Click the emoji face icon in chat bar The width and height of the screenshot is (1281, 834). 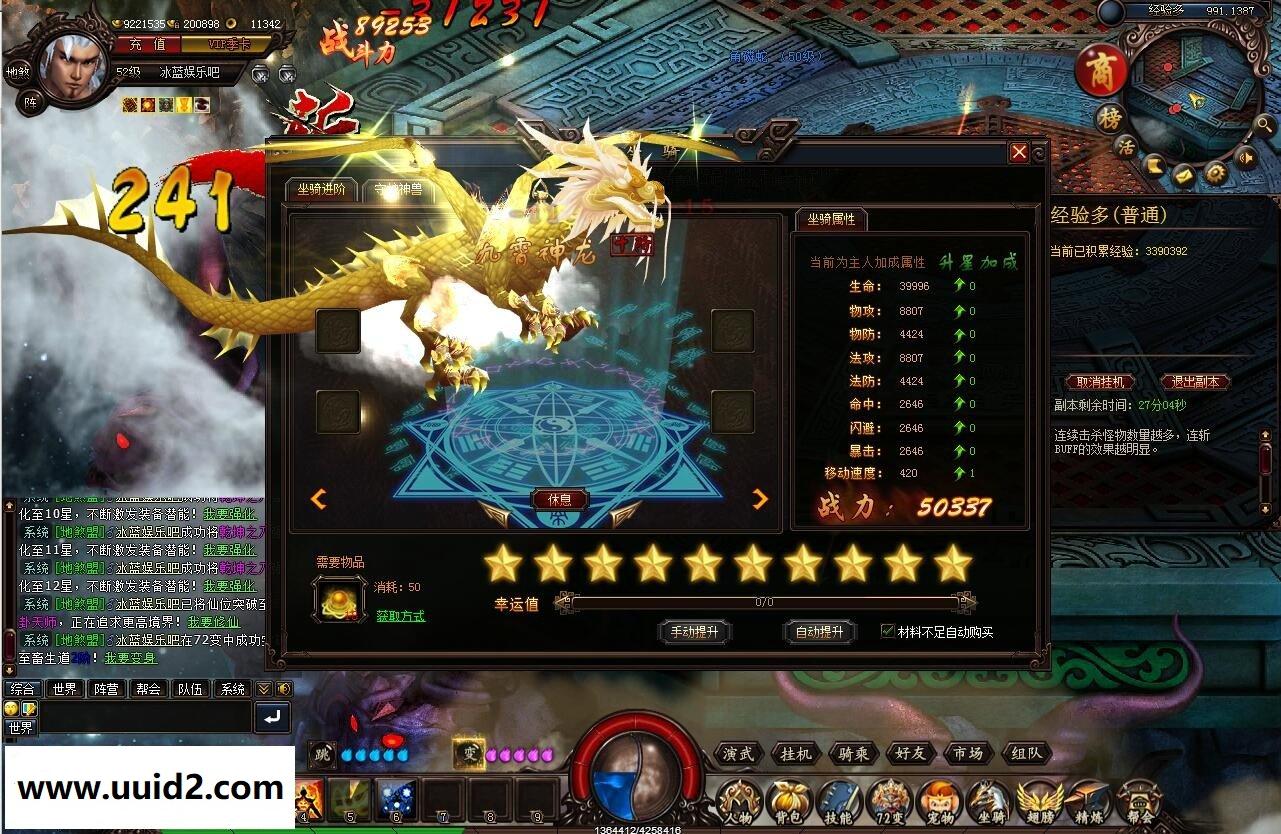point(11,709)
